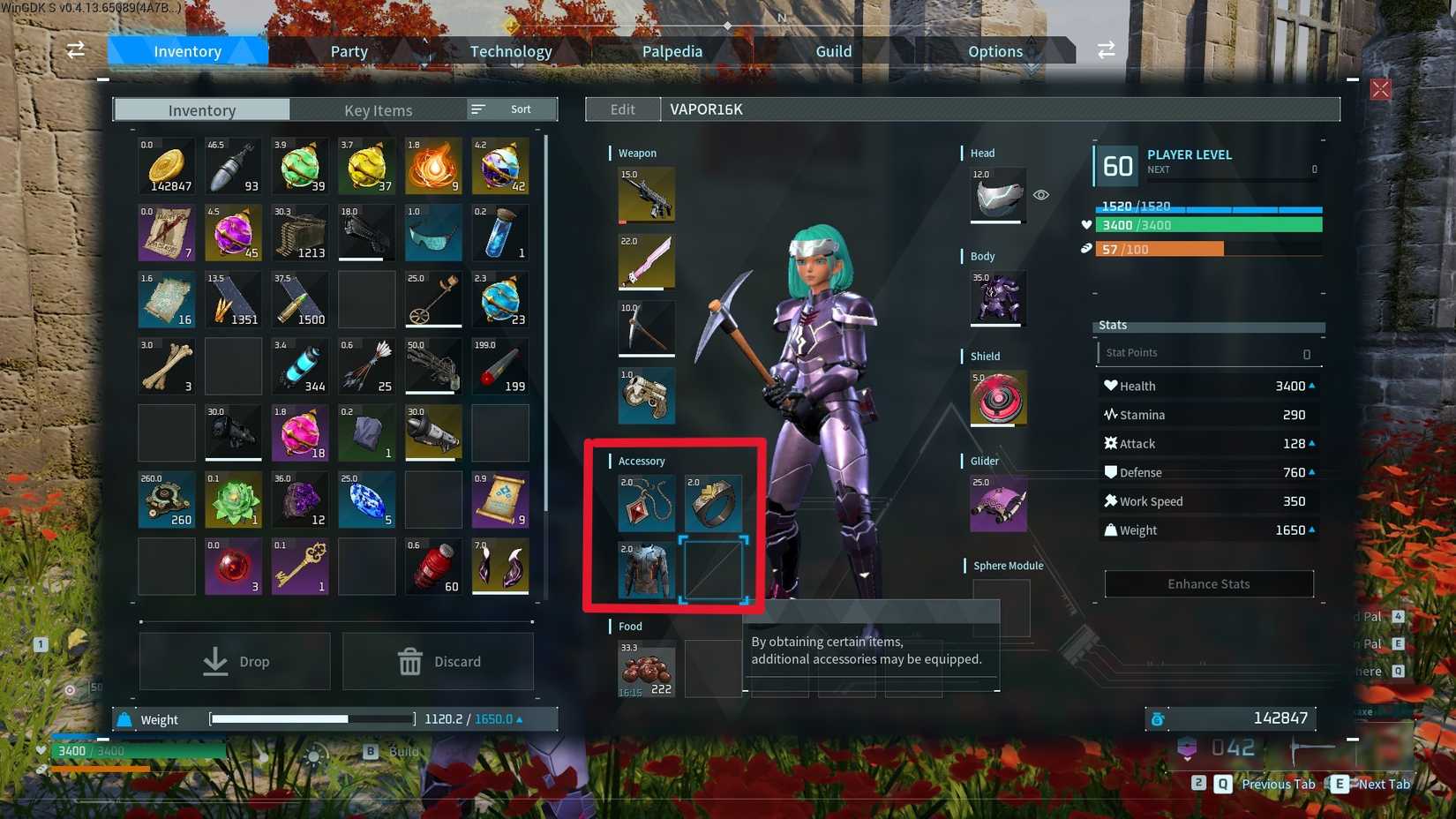The image size is (1456, 819).
Task: Click the Health heart icon in Stats
Action: click(1110, 385)
